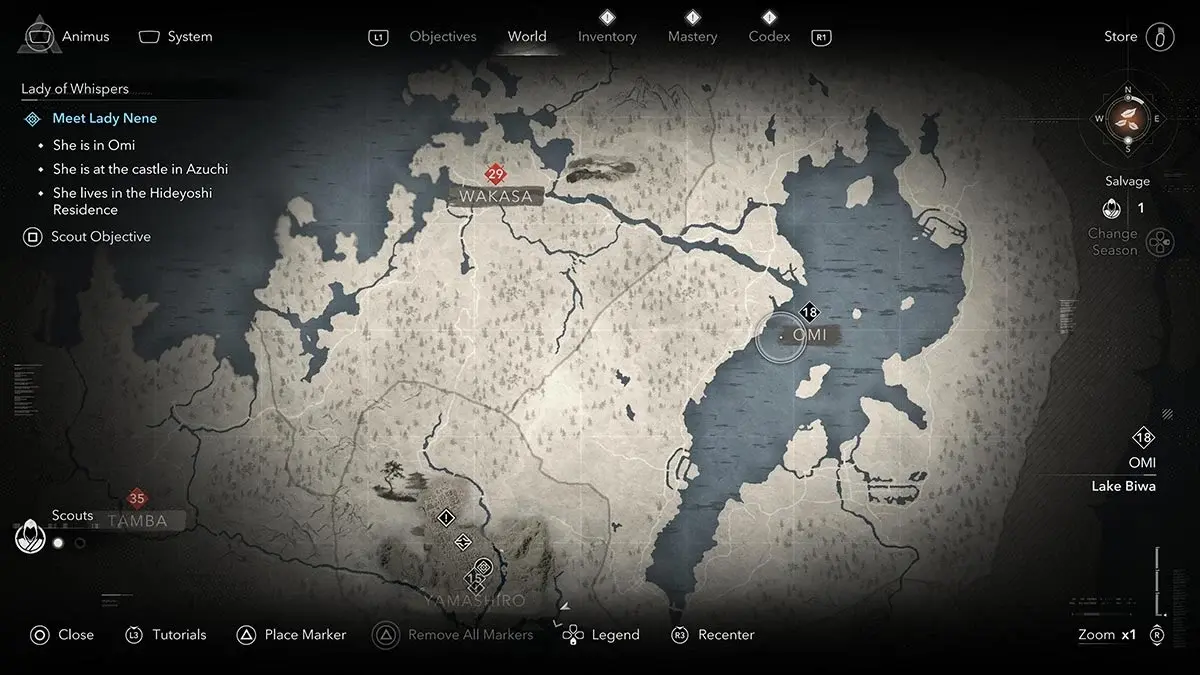
Task: Open the World map tab
Action: (x=526, y=37)
